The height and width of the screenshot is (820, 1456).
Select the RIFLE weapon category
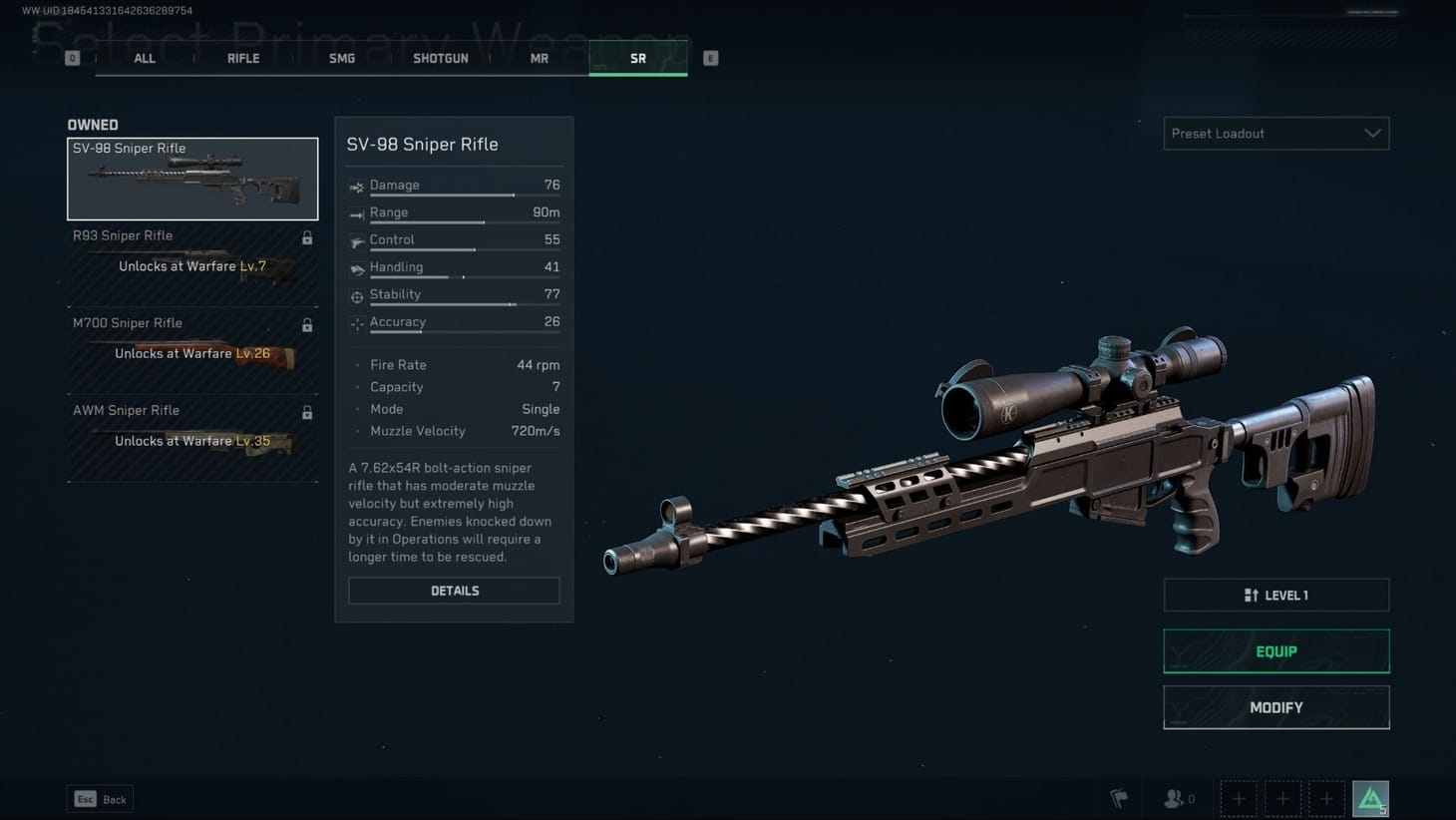point(242,58)
